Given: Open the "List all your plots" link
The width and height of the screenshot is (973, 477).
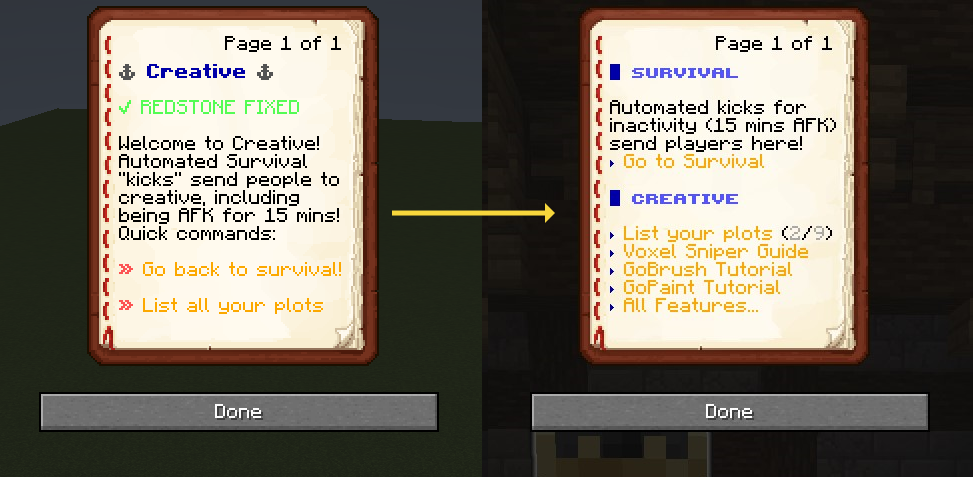Looking at the screenshot, I should [x=232, y=305].
